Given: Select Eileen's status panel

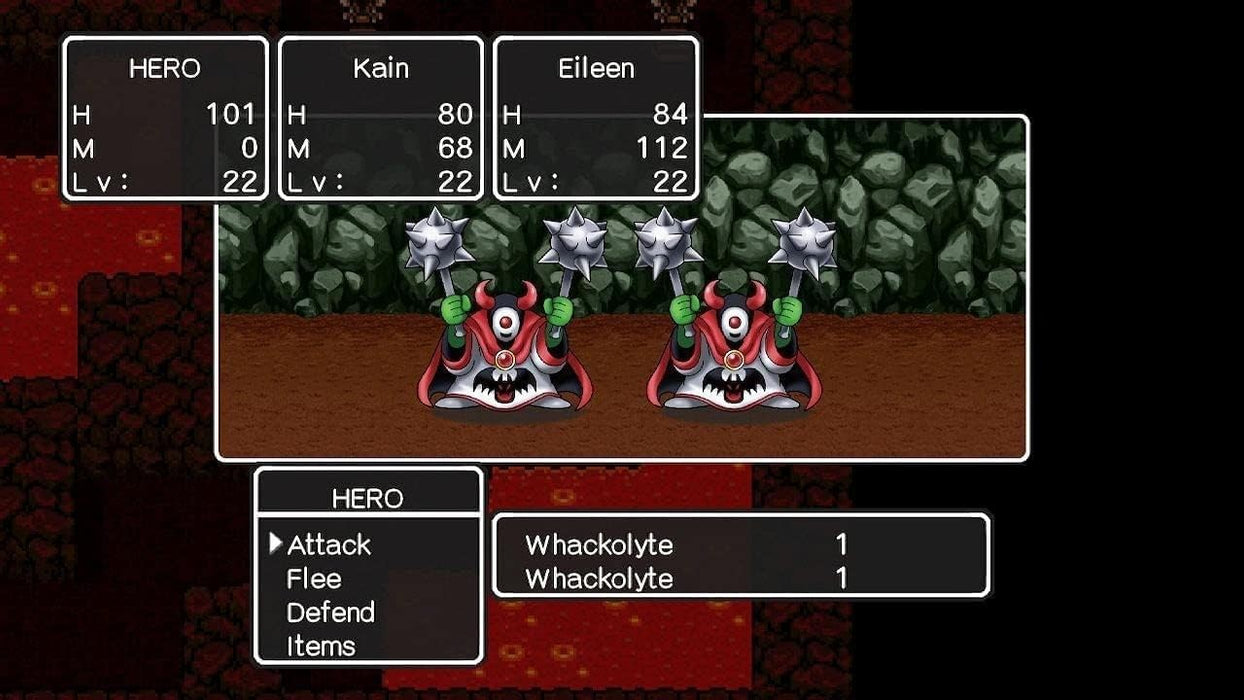Looking at the screenshot, I should click(596, 119).
